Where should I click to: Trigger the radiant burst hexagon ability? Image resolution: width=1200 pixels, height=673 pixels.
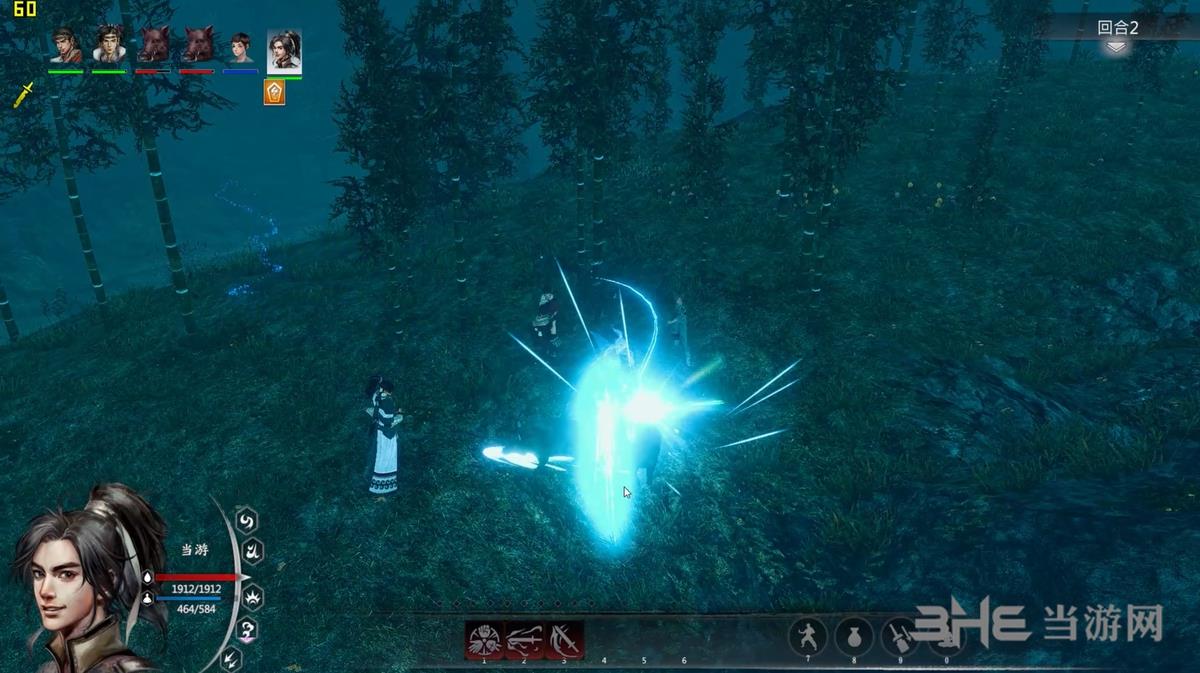253,597
